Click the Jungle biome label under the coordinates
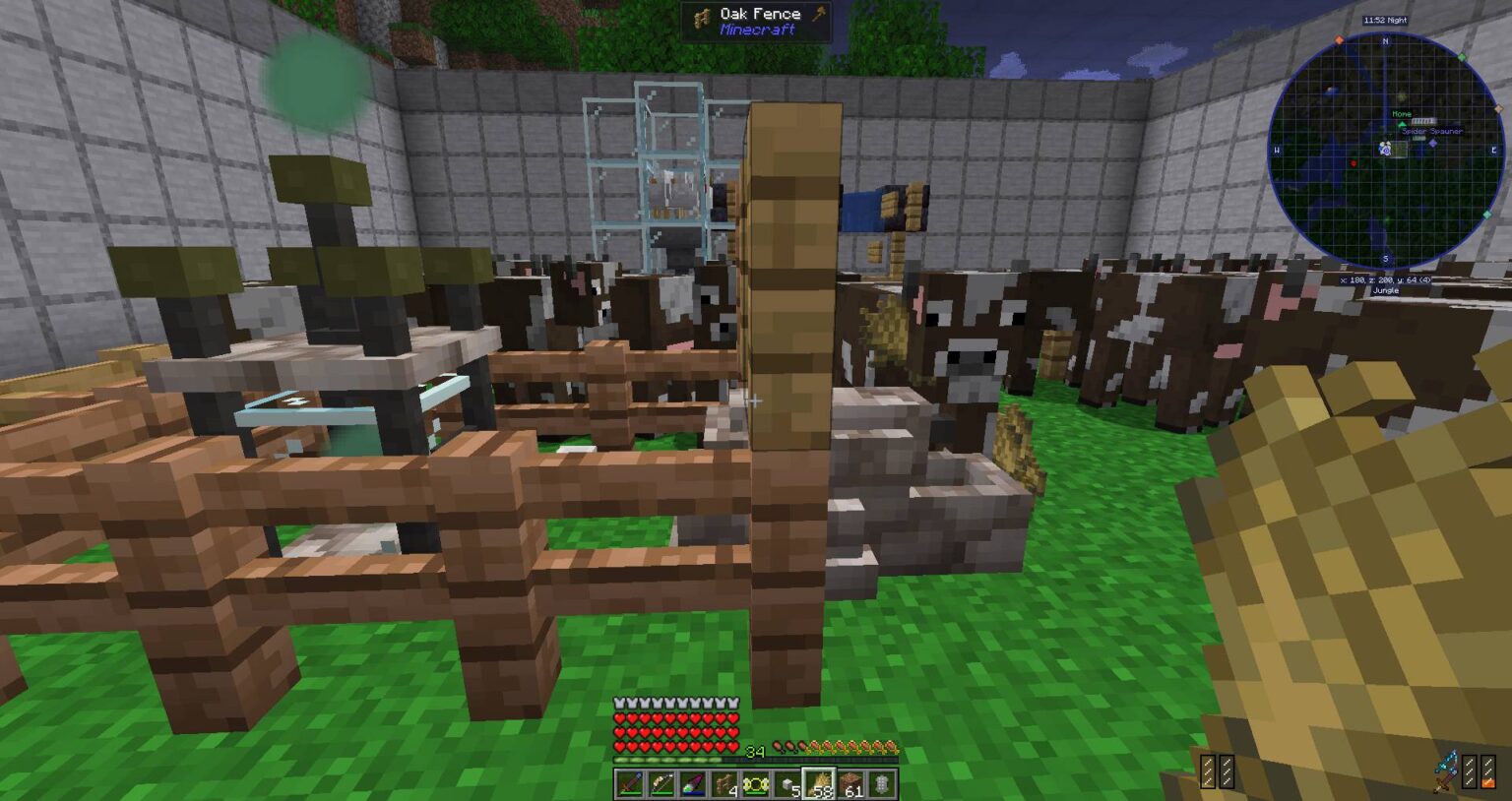Viewport: 1512px width, 801px height. pyautogui.click(x=1385, y=291)
